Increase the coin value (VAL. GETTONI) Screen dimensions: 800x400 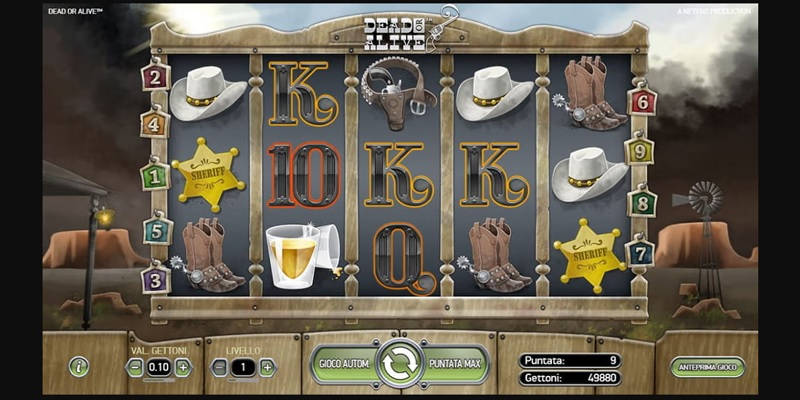pyautogui.click(x=183, y=367)
